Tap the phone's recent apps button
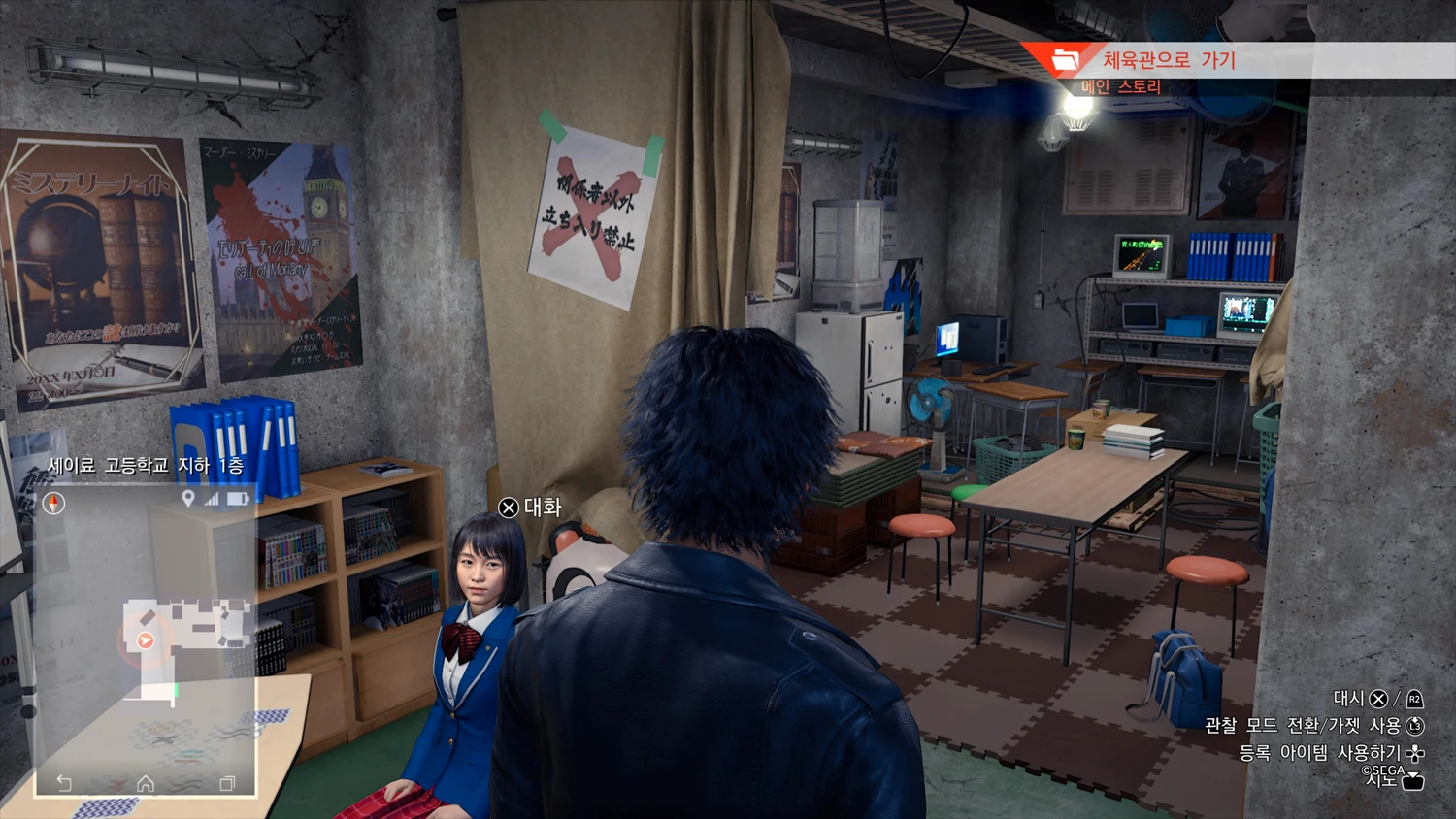 click(227, 783)
